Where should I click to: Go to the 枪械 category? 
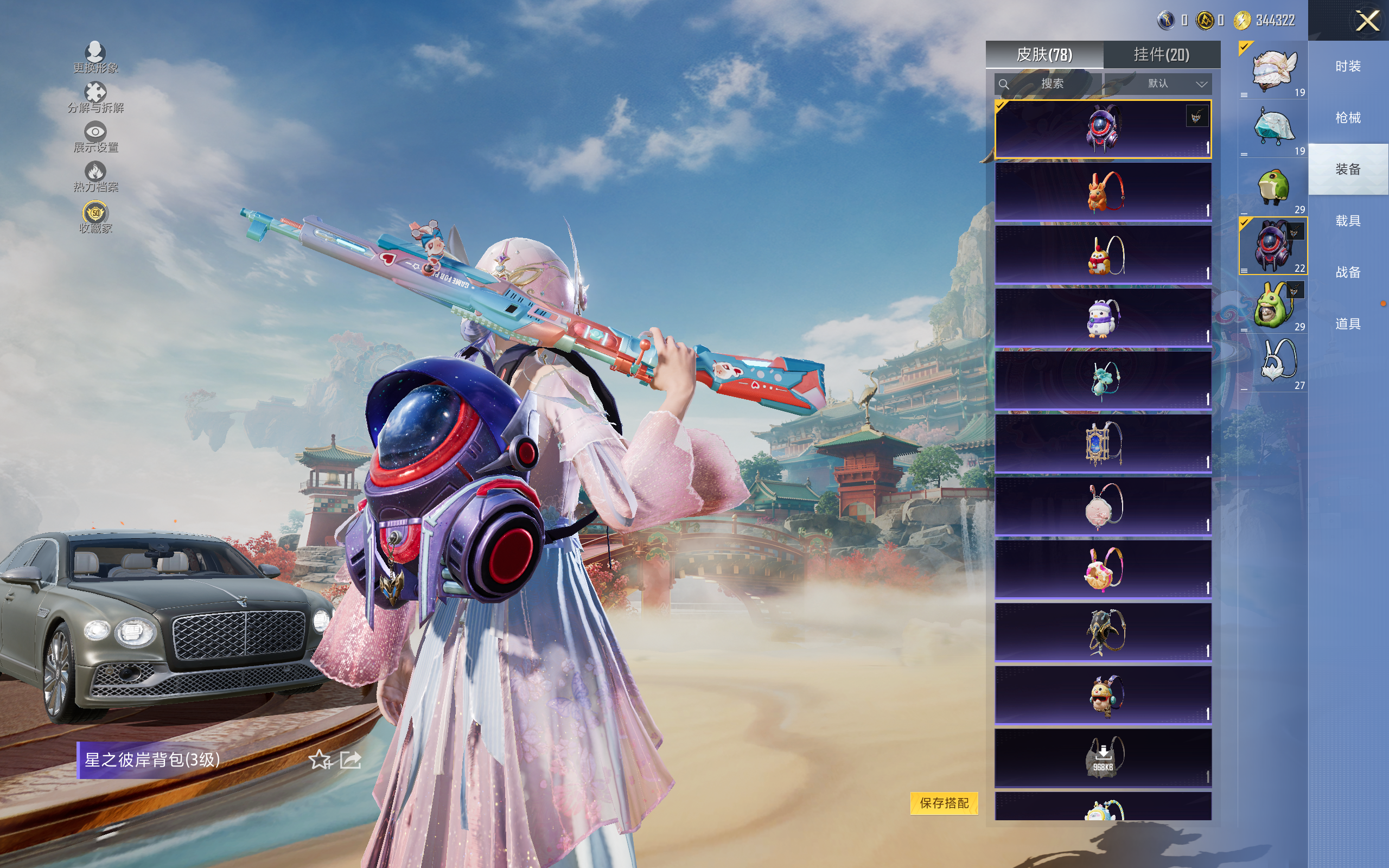pyautogui.click(x=1348, y=118)
